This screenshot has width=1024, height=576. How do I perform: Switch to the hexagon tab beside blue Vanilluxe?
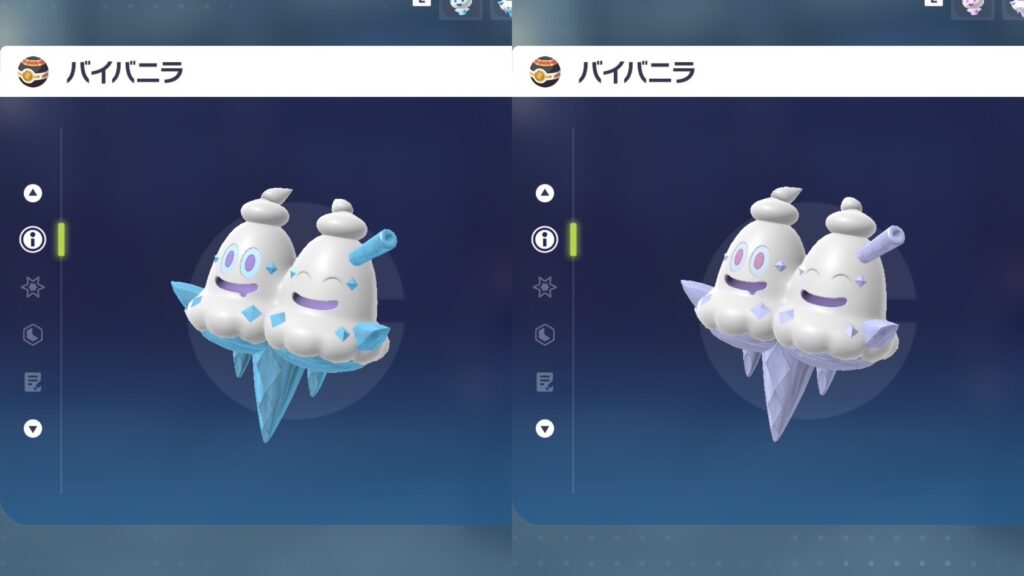point(33,334)
